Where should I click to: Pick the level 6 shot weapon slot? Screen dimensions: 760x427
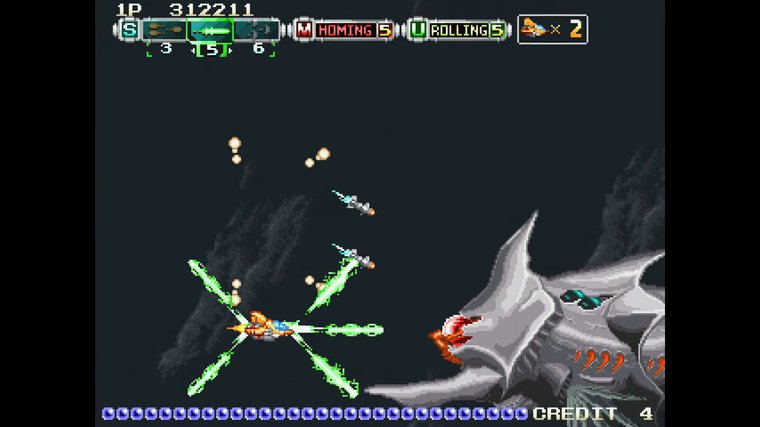[x=257, y=30]
